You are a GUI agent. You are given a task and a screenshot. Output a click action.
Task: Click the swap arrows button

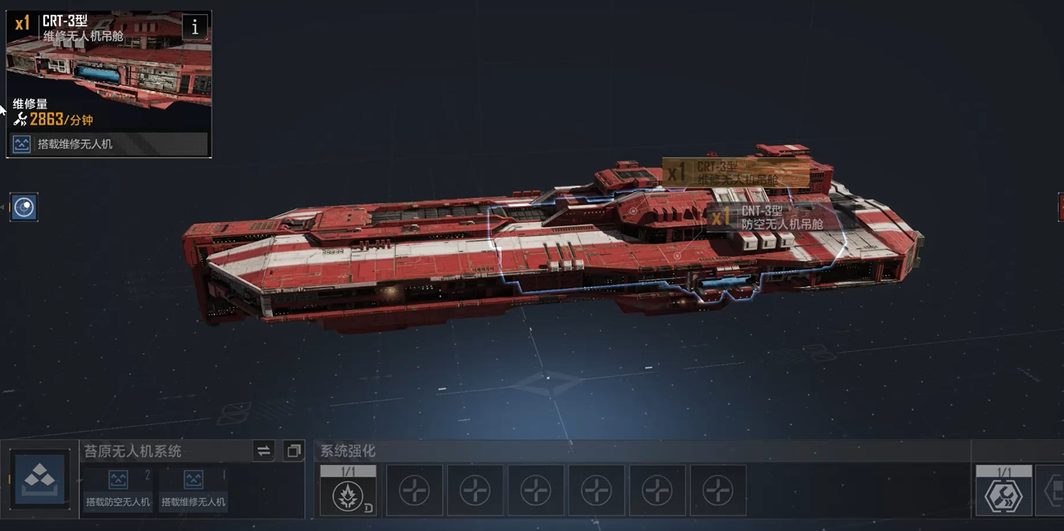[264, 451]
